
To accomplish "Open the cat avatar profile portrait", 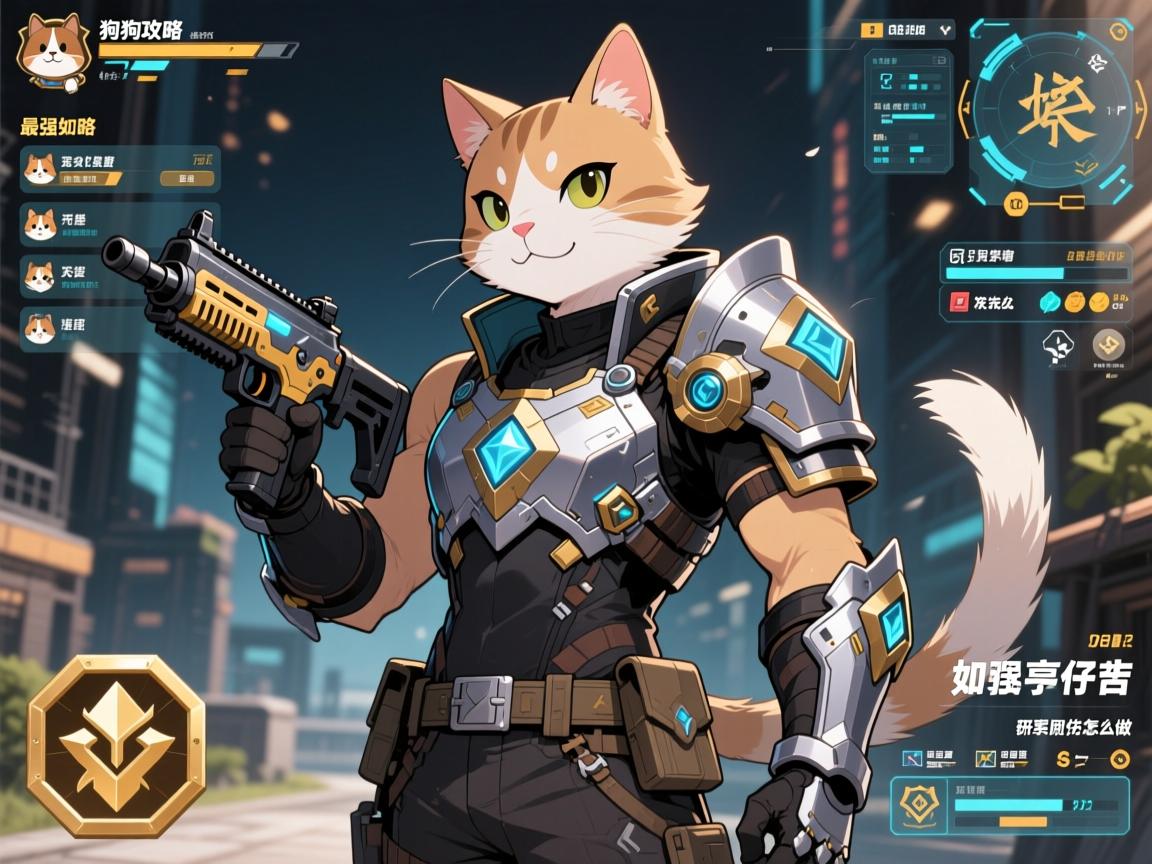I will (x=52, y=48).
